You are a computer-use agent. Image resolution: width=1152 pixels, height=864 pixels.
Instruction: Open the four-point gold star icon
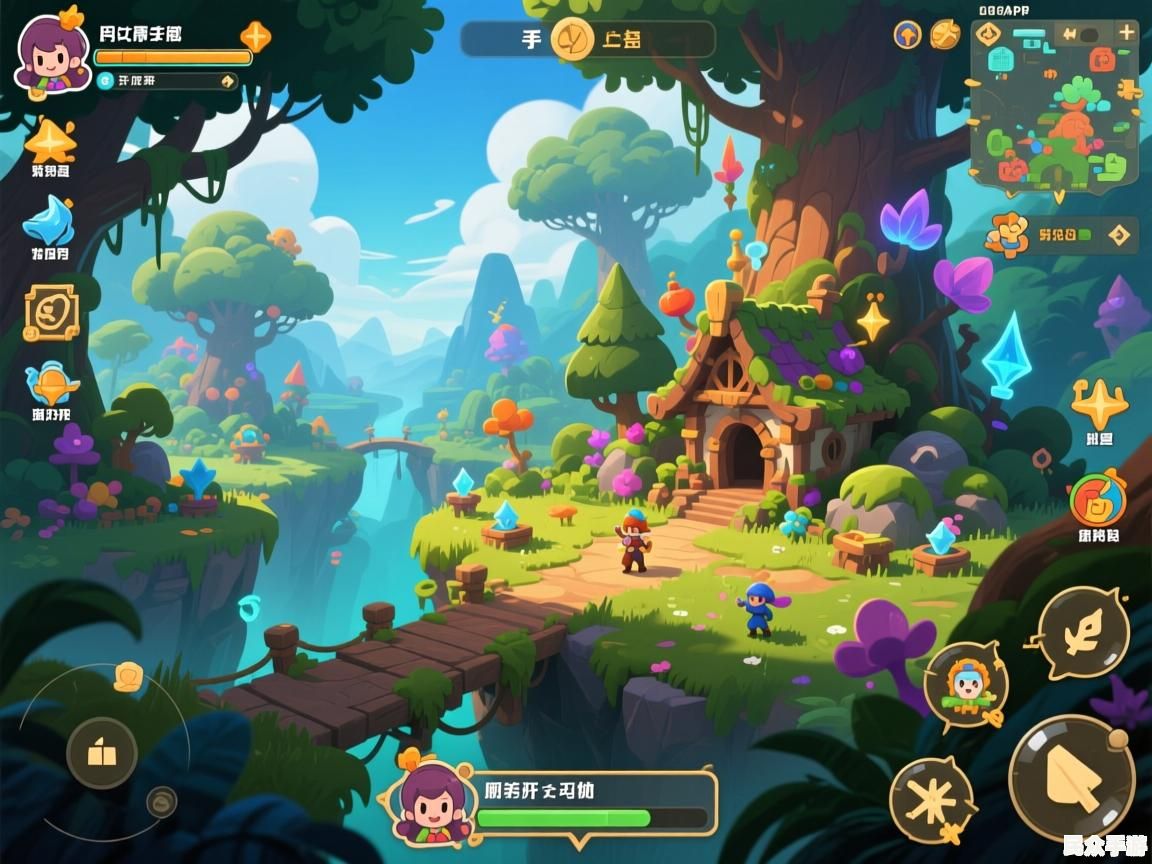click(1099, 404)
